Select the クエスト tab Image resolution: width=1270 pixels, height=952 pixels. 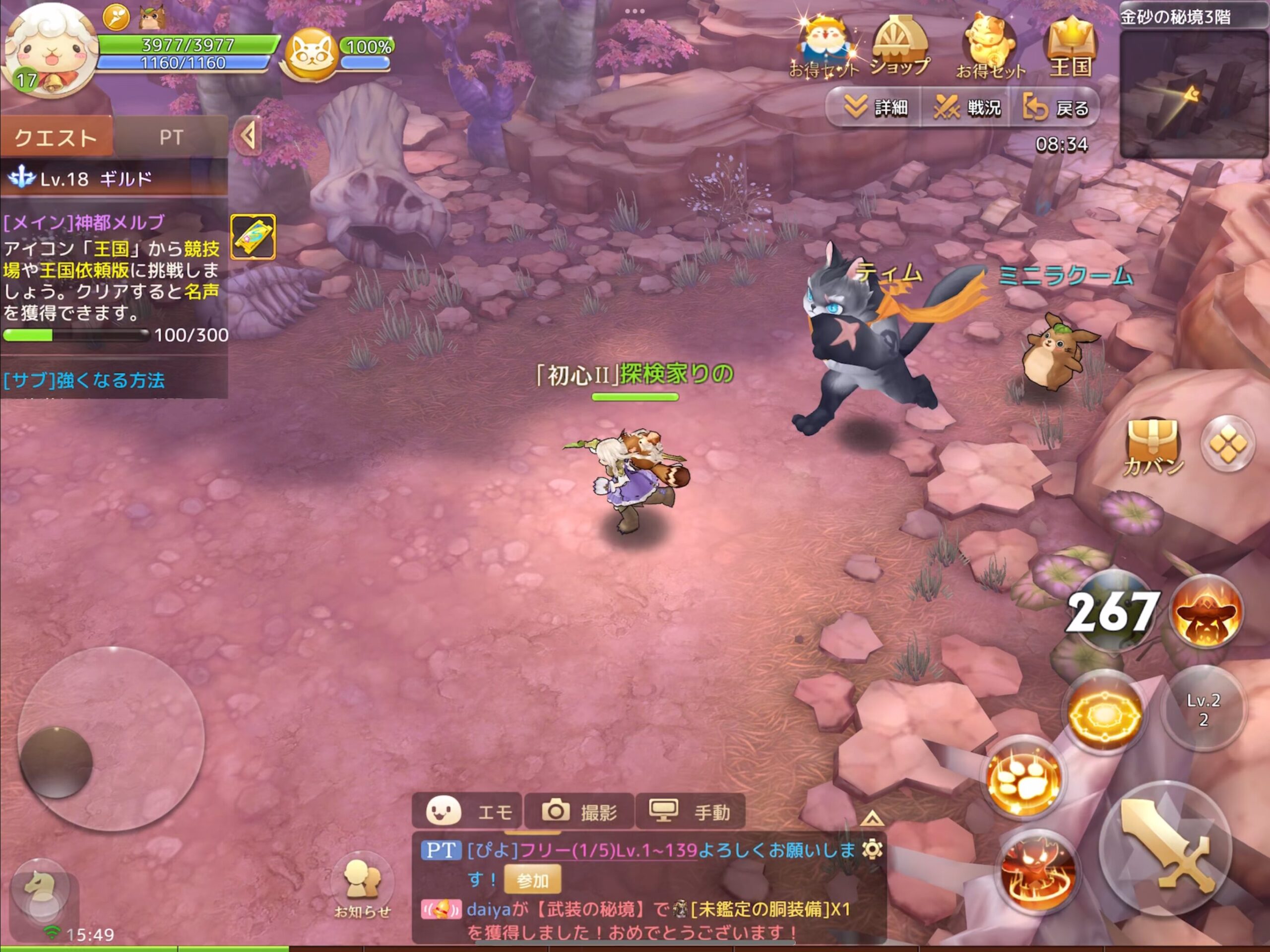tap(56, 137)
